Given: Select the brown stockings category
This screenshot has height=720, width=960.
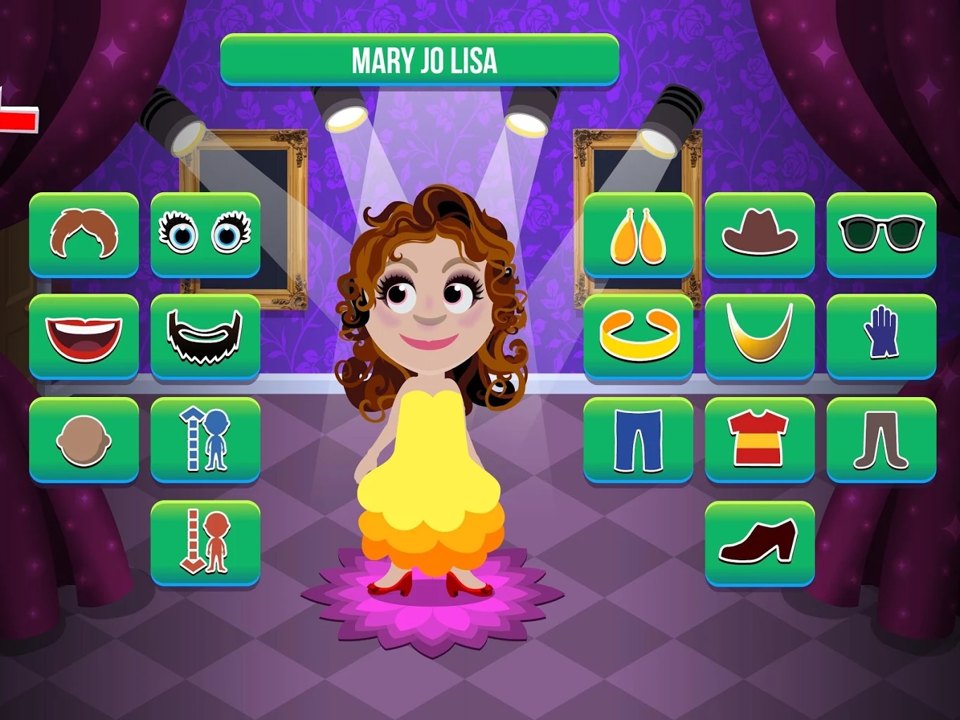Looking at the screenshot, I should pyautogui.click(x=881, y=440).
